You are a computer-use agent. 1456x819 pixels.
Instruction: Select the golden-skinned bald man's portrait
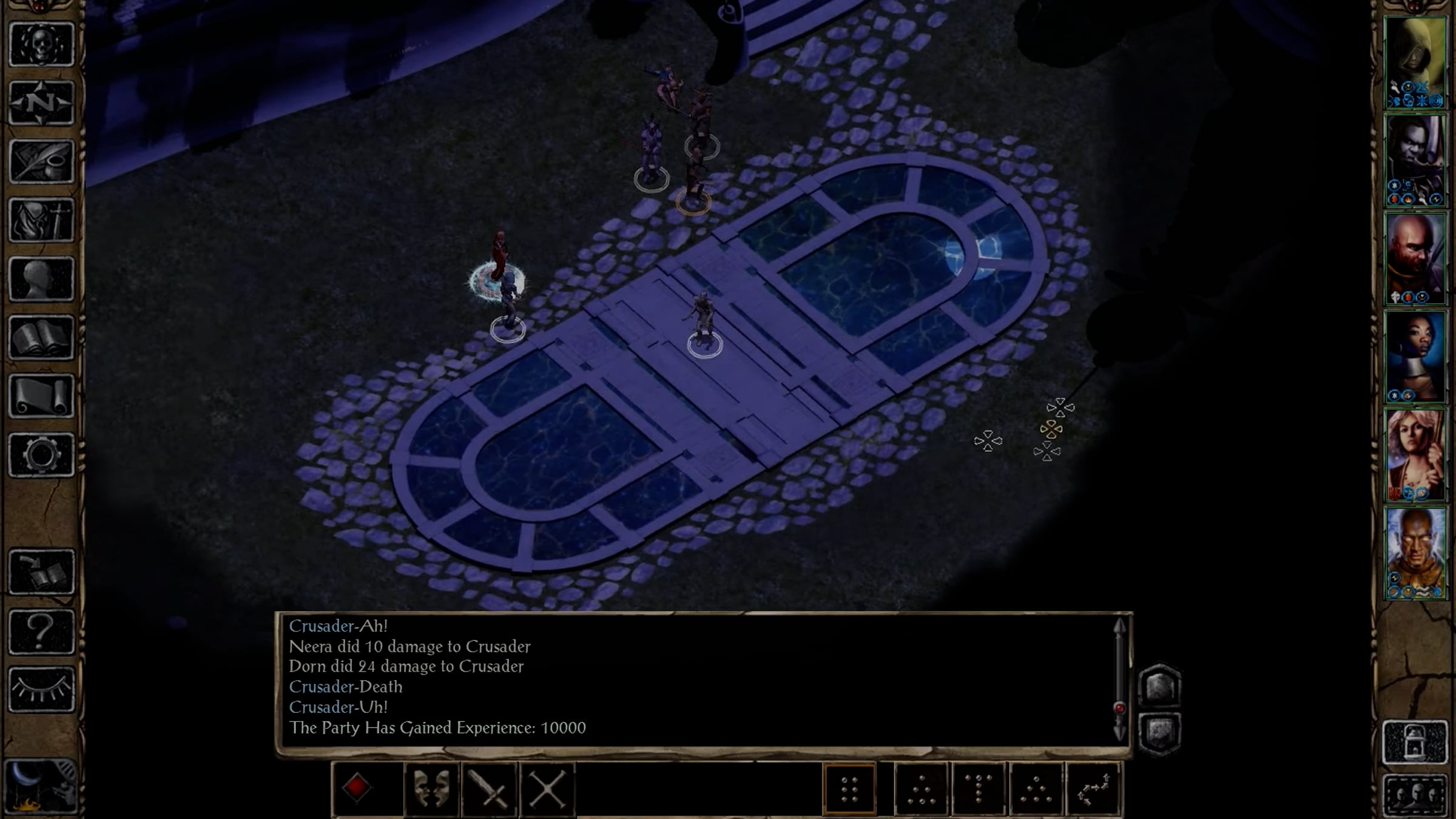(1415, 553)
